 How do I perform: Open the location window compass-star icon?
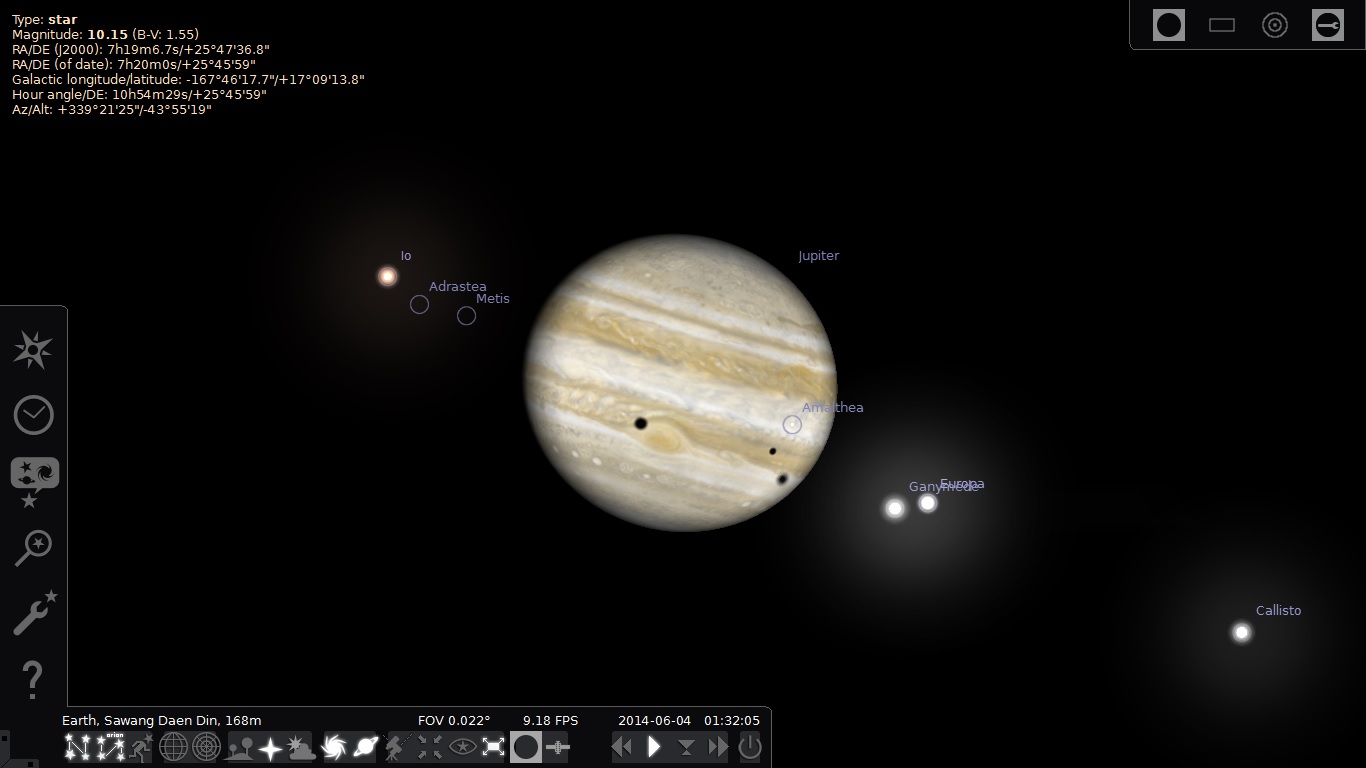click(33, 350)
